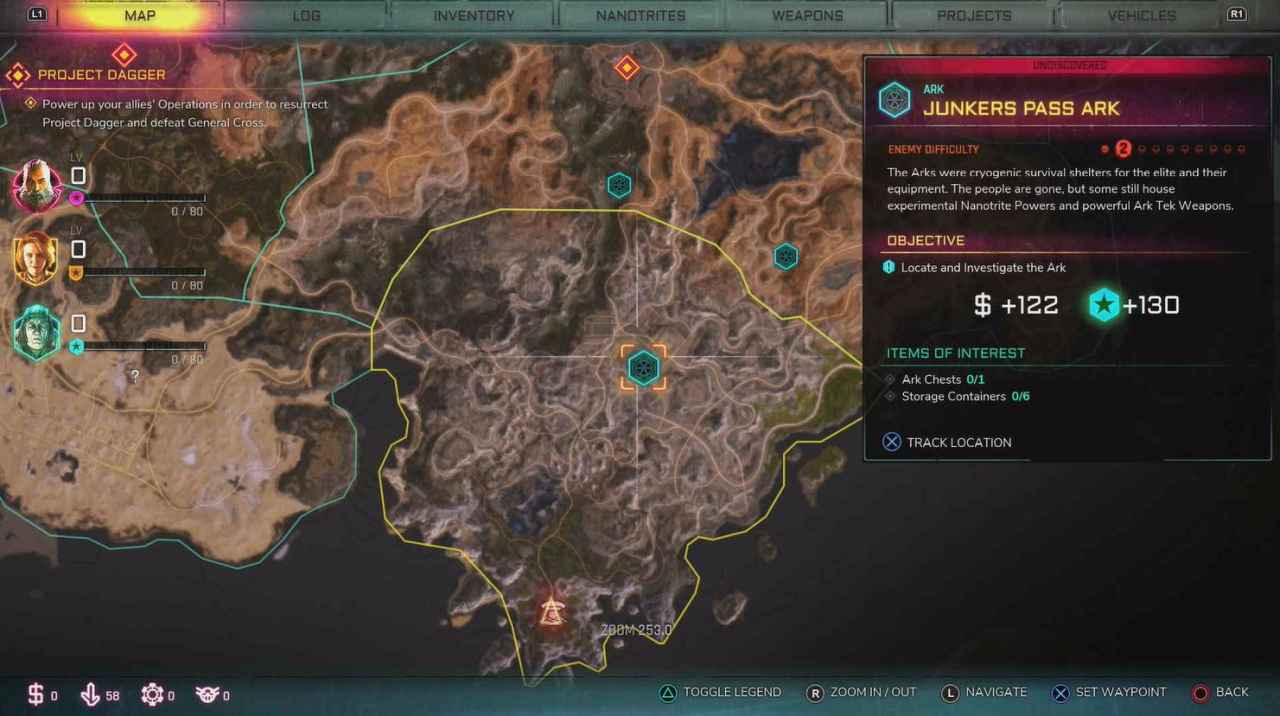Image resolution: width=1280 pixels, height=716 pixels.
Task: Track Location for Junkers Pass Ark
Action: (947, 442)
